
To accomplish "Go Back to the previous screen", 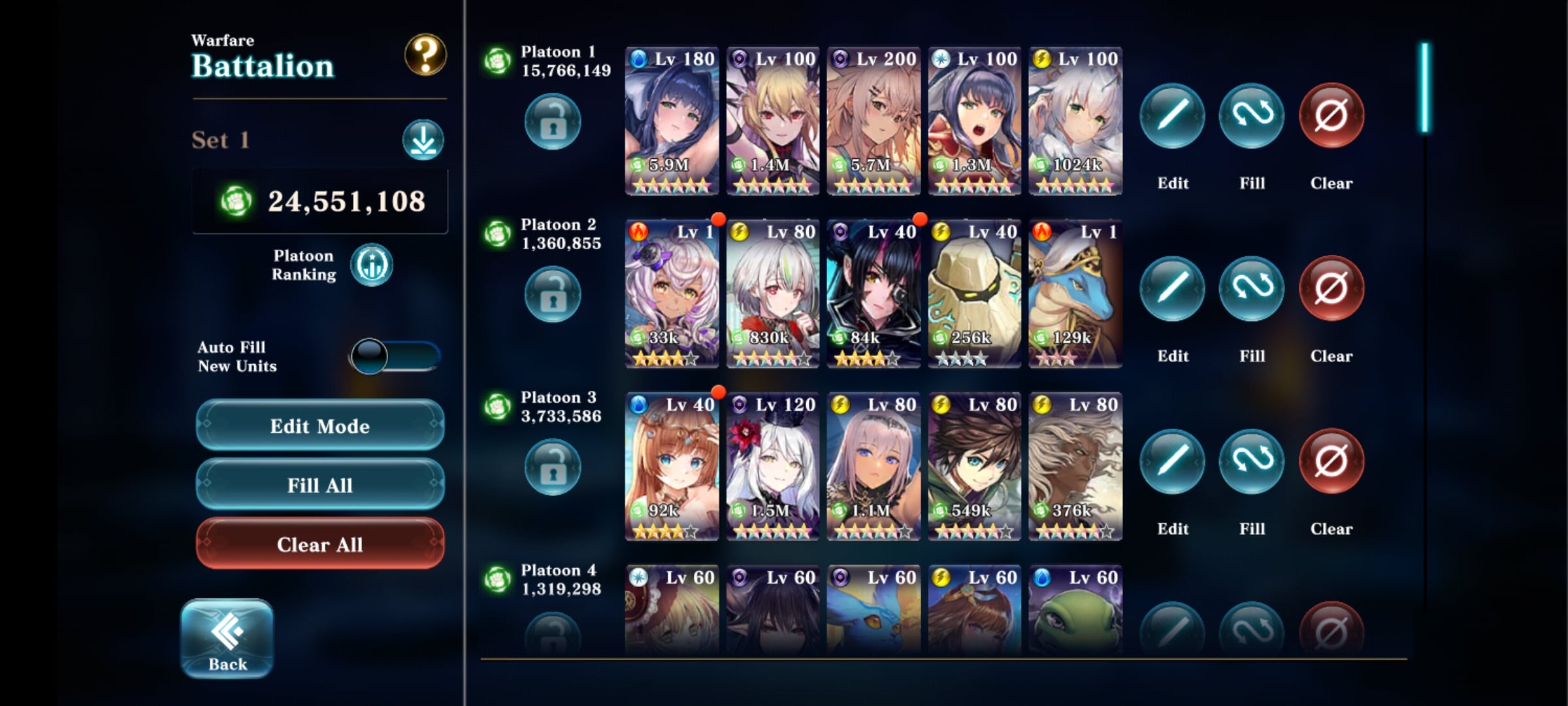I will coord(227,639).
